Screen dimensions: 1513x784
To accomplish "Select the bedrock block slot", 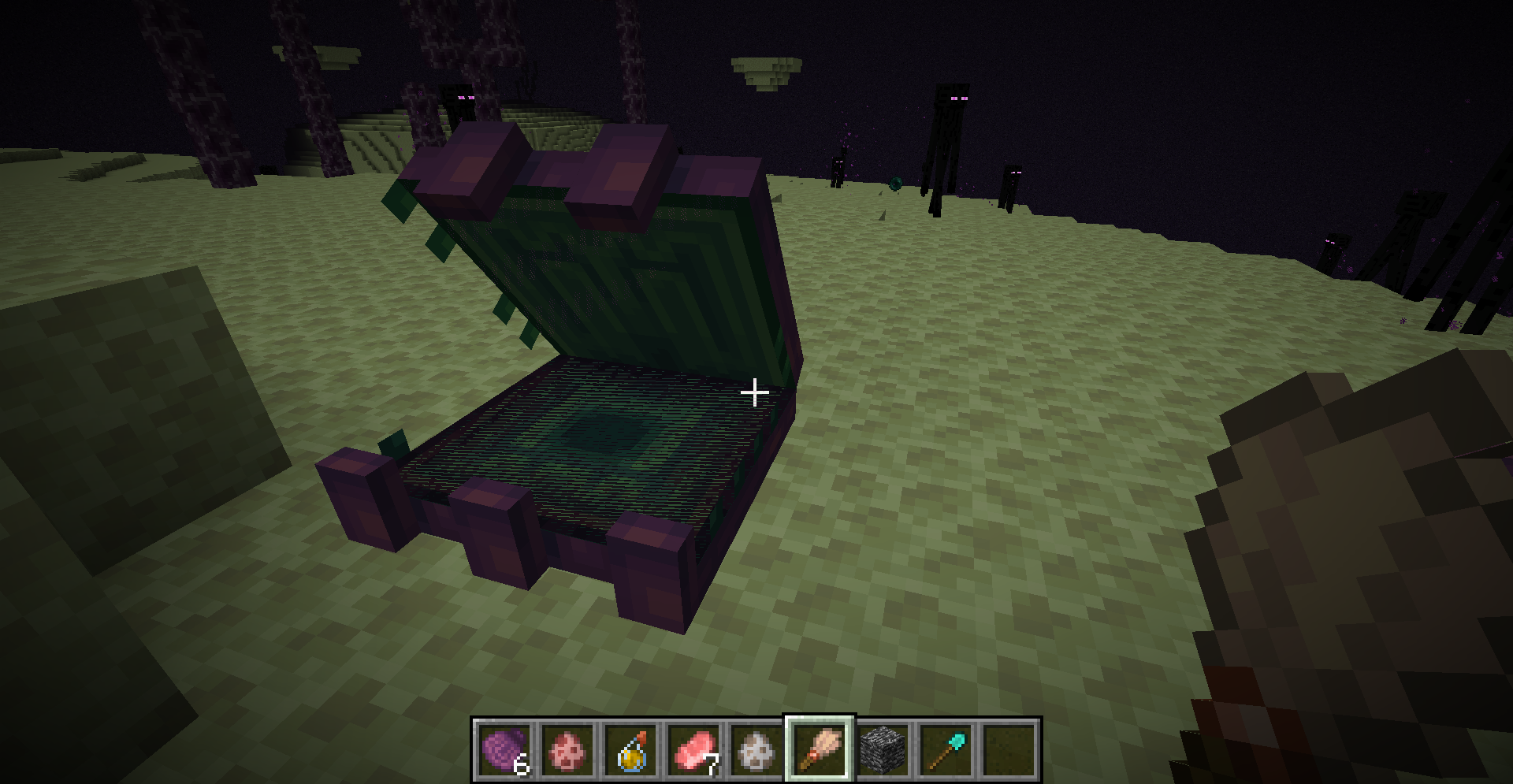I will (x=883, y=749).
